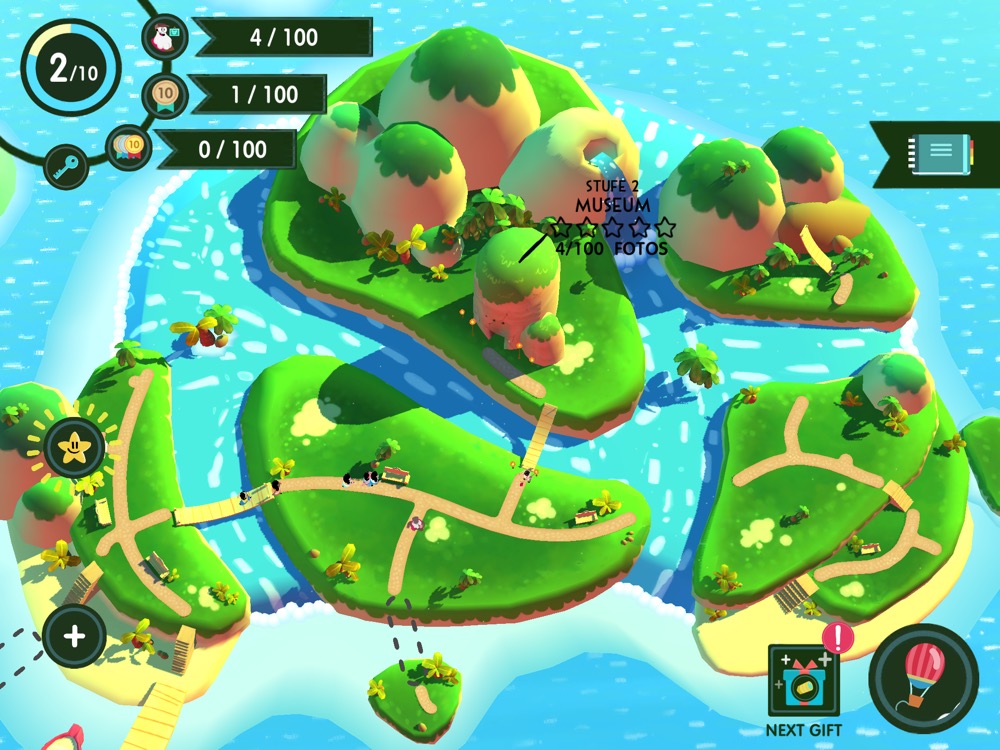Show the penguin photo counter 4/100
Screen dimensions: 1000x750
[x=283, y=38]
